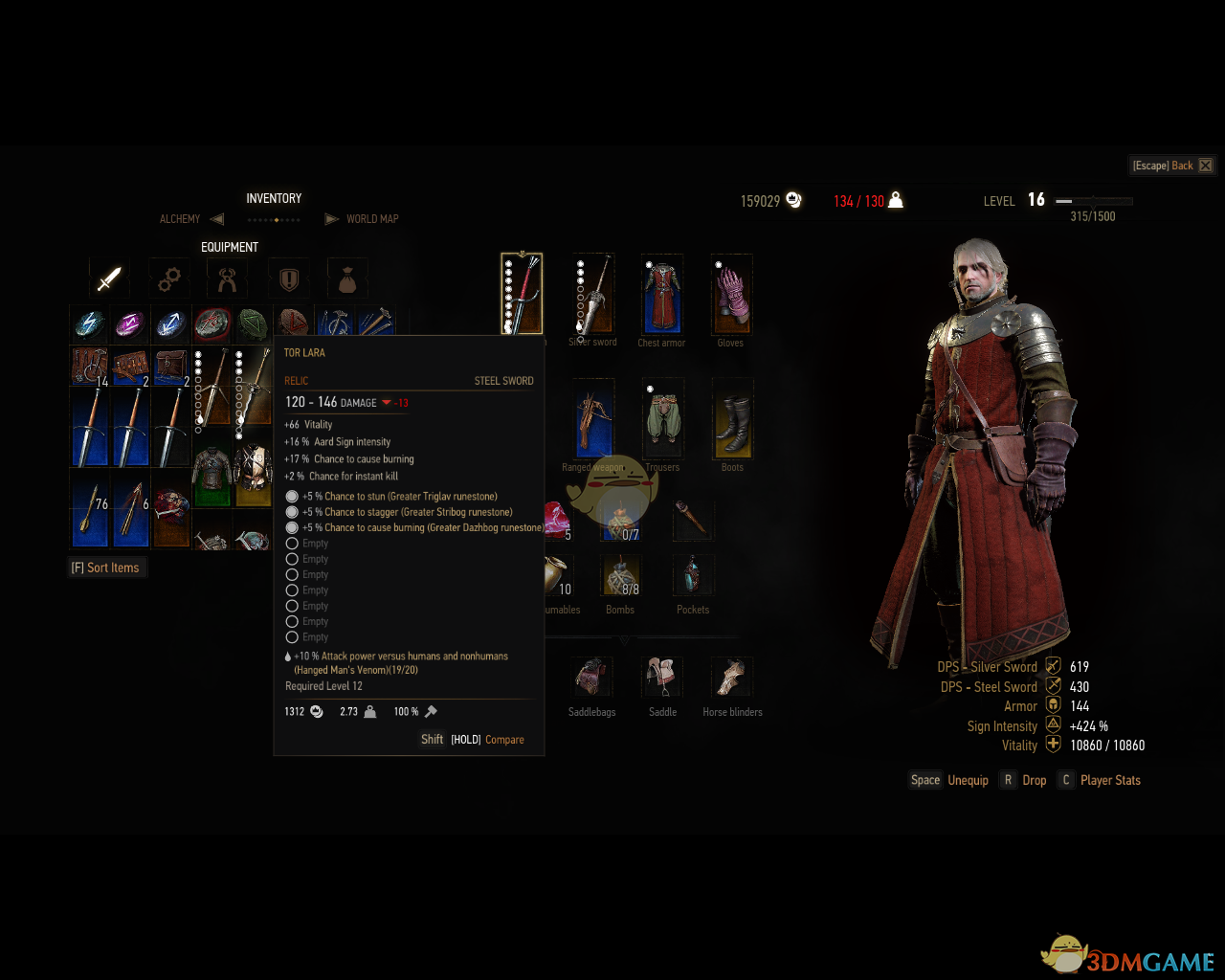This screenshot has height=980, width=1225.
Task: Open the gears crafting category icon
Action: pyautogui.click(x=169, y=278)
